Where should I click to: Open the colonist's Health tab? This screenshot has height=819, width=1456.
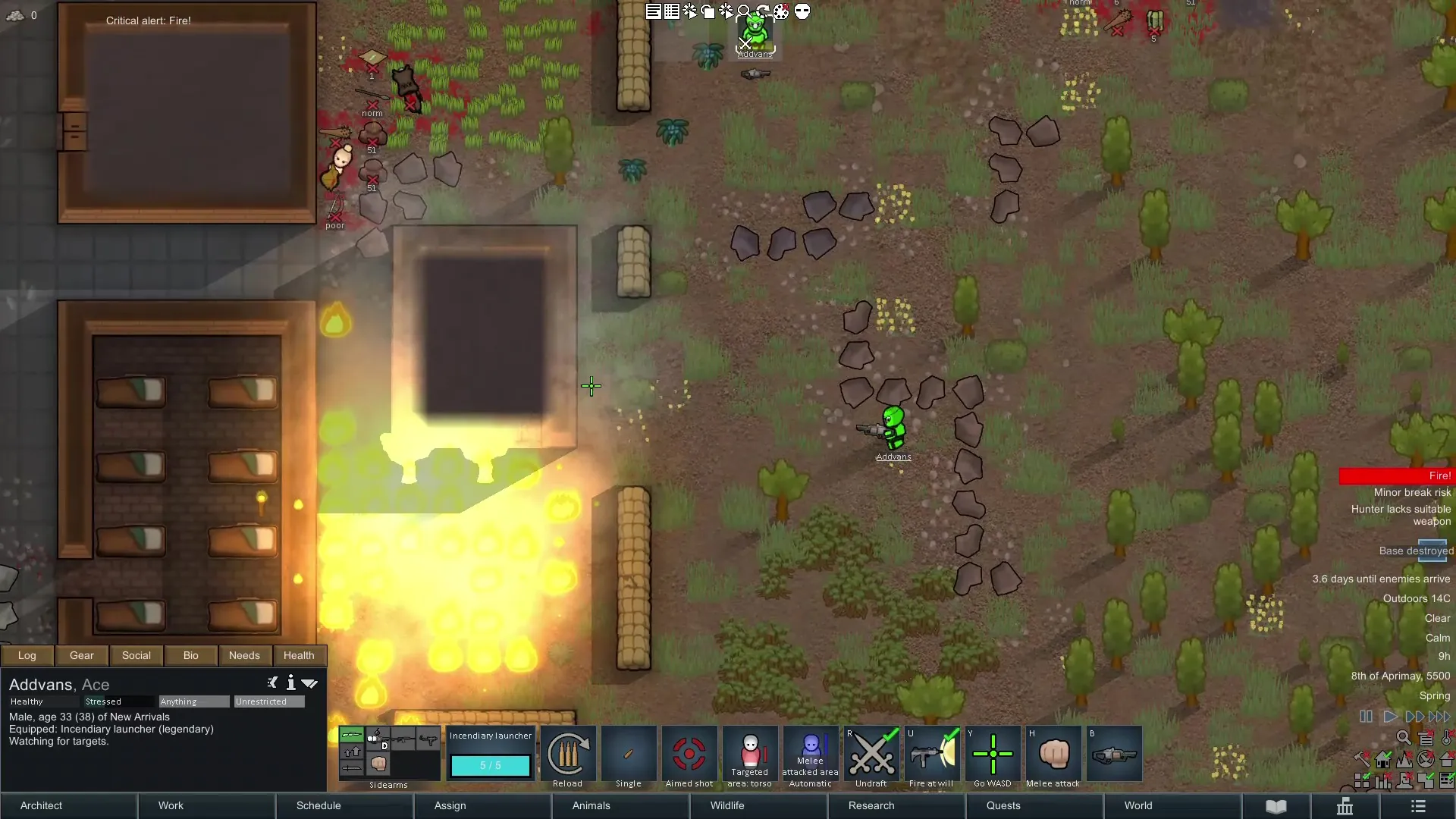[299, 655]
